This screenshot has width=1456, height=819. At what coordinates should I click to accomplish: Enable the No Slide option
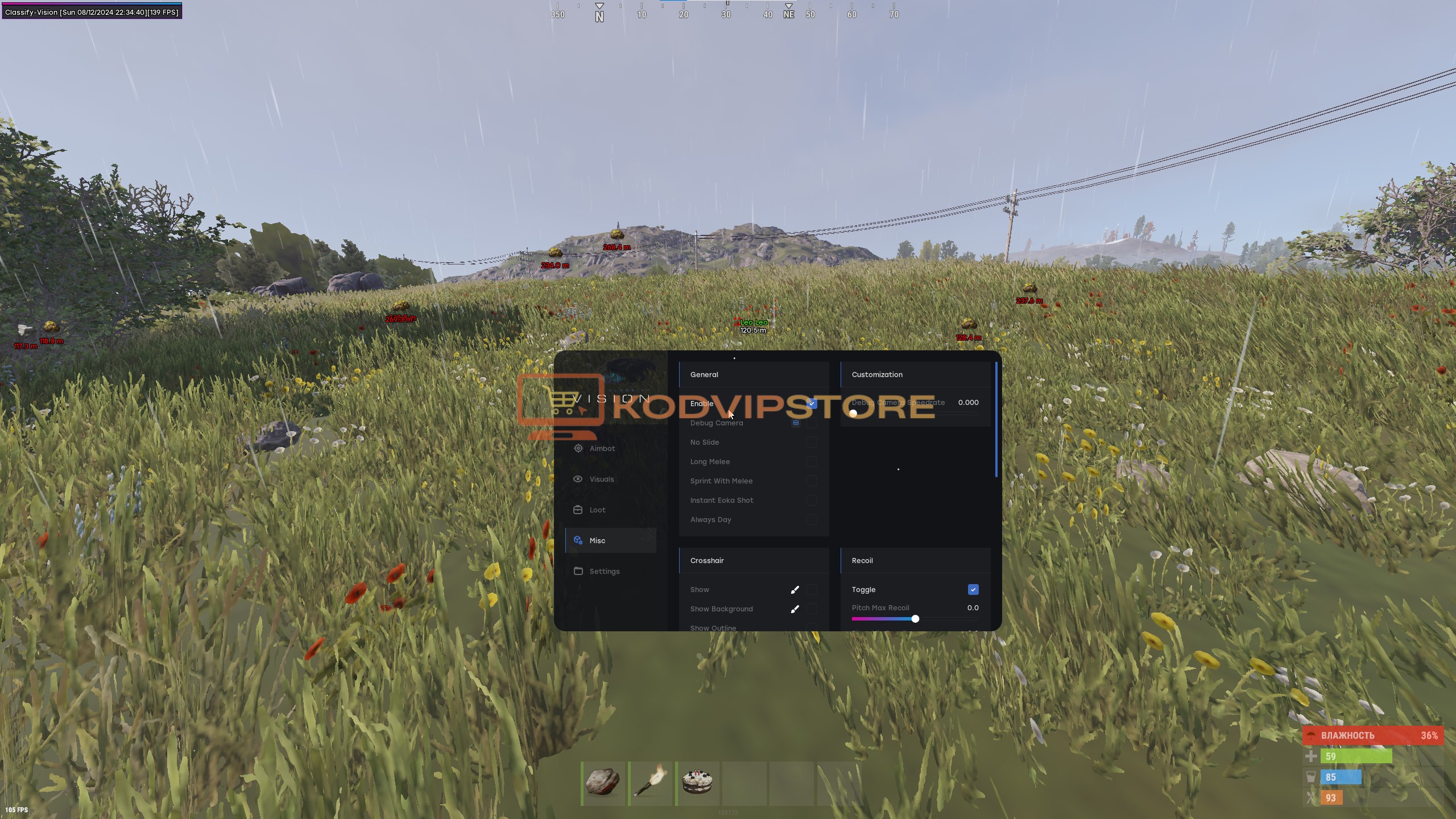coord(813,442)
